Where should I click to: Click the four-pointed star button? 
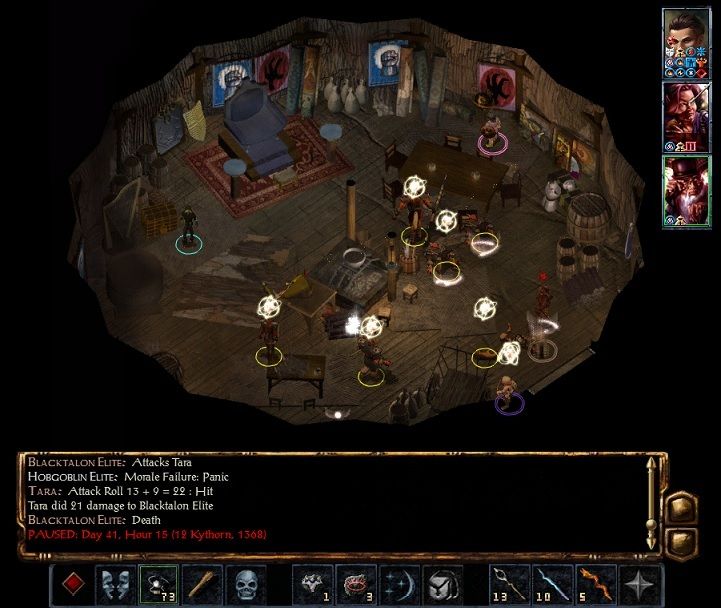[x=639, y=584]
